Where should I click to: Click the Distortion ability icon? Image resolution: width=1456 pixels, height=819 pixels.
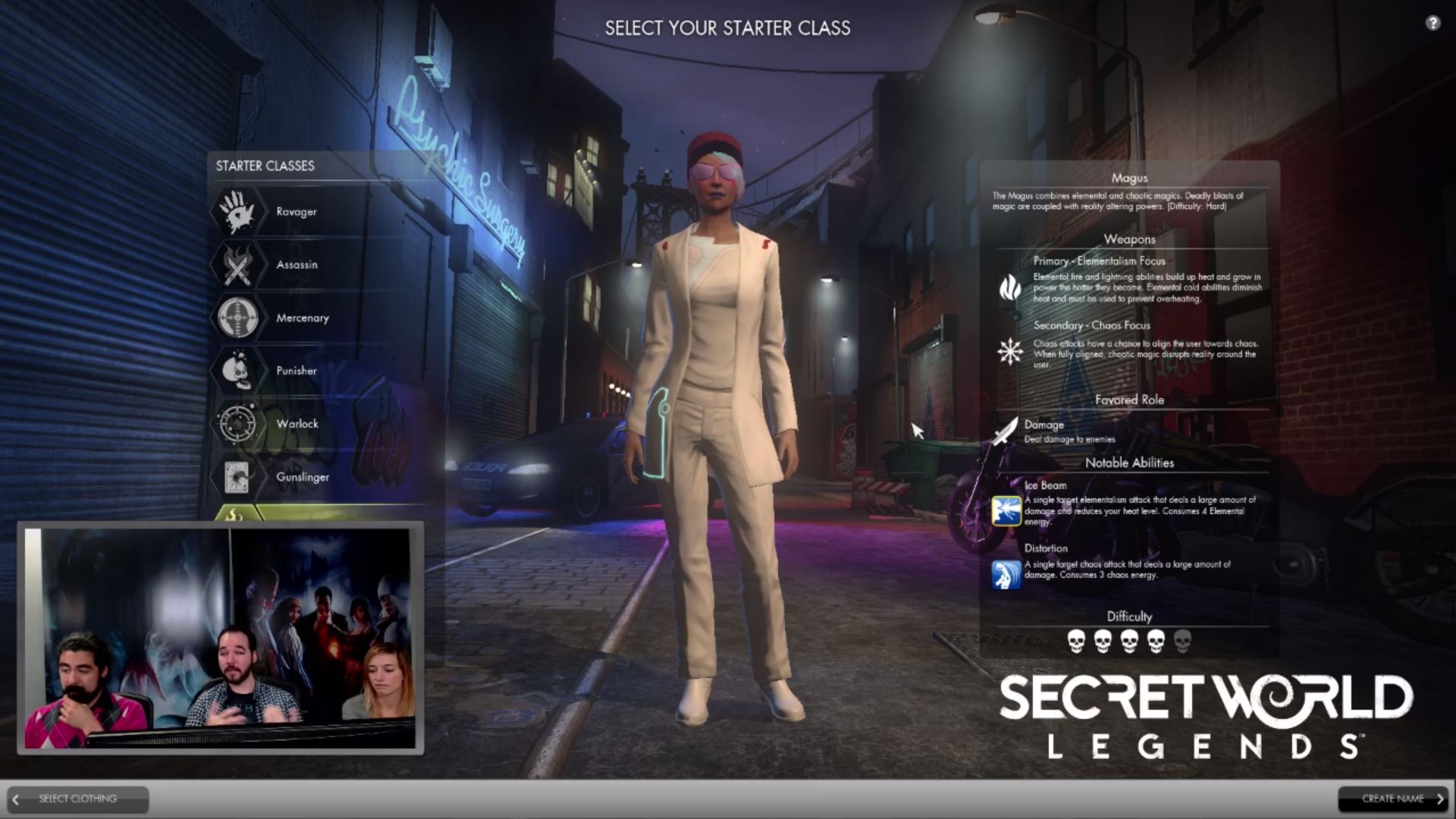(1006, 574)
